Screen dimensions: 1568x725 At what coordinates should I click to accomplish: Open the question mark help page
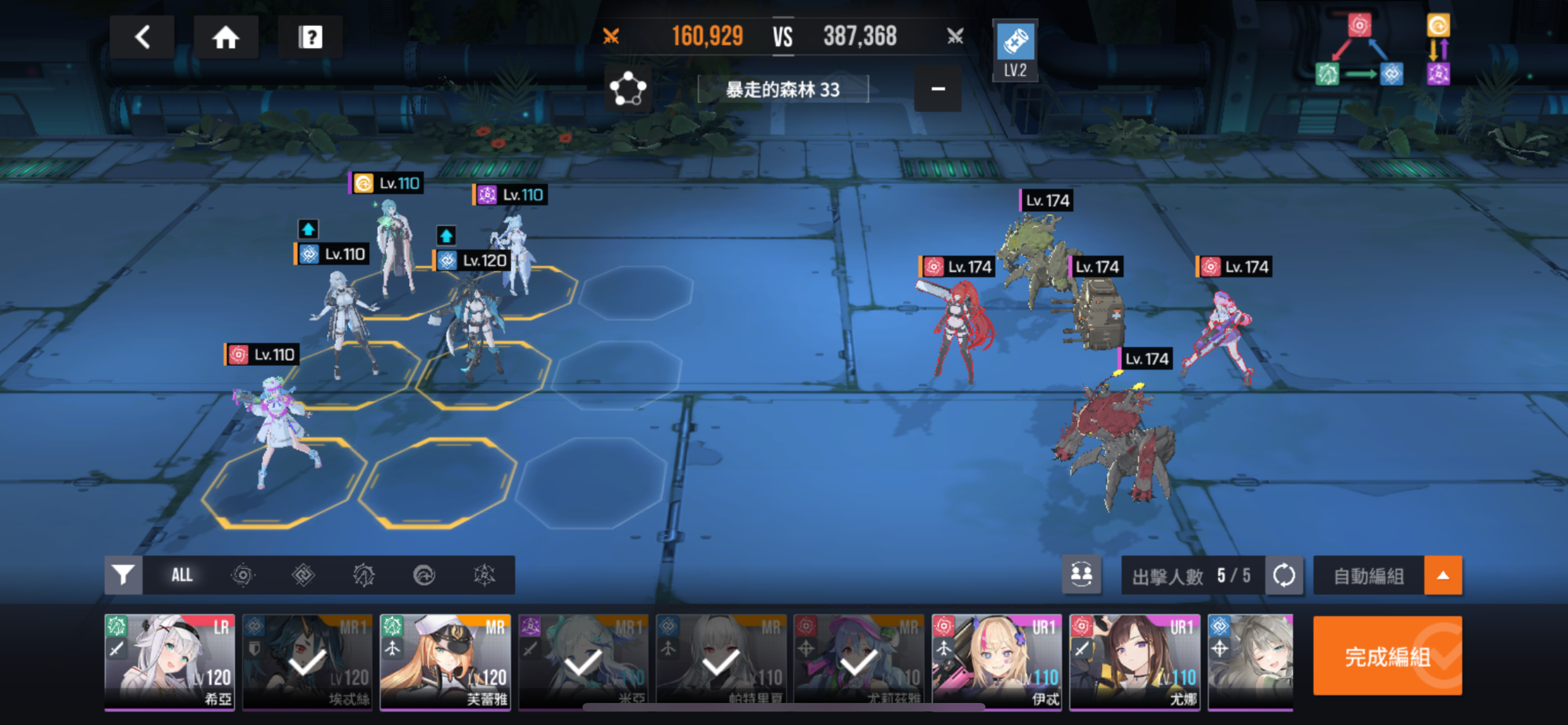(x=310, y=37)
